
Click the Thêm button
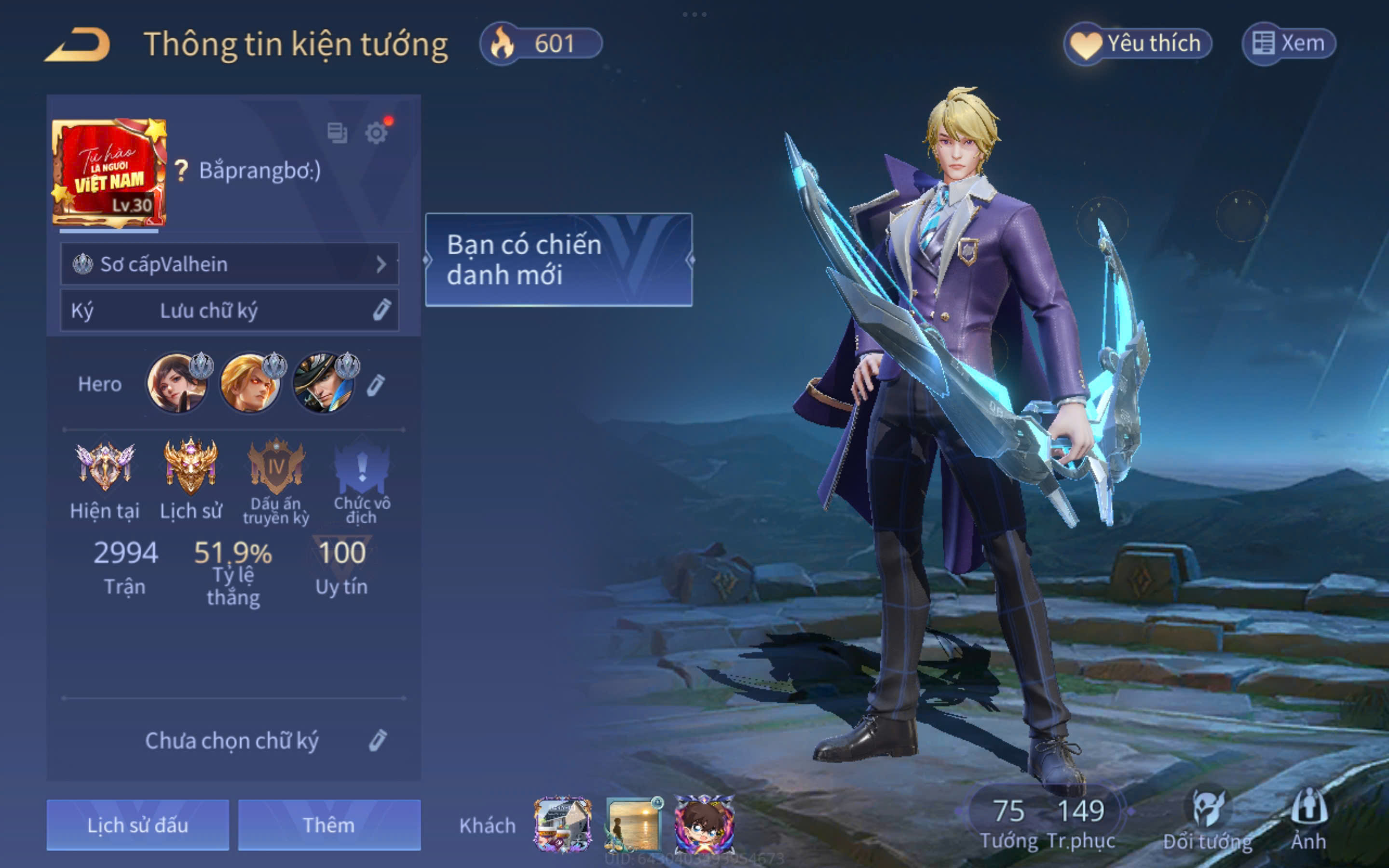click(x=329, y=825)
